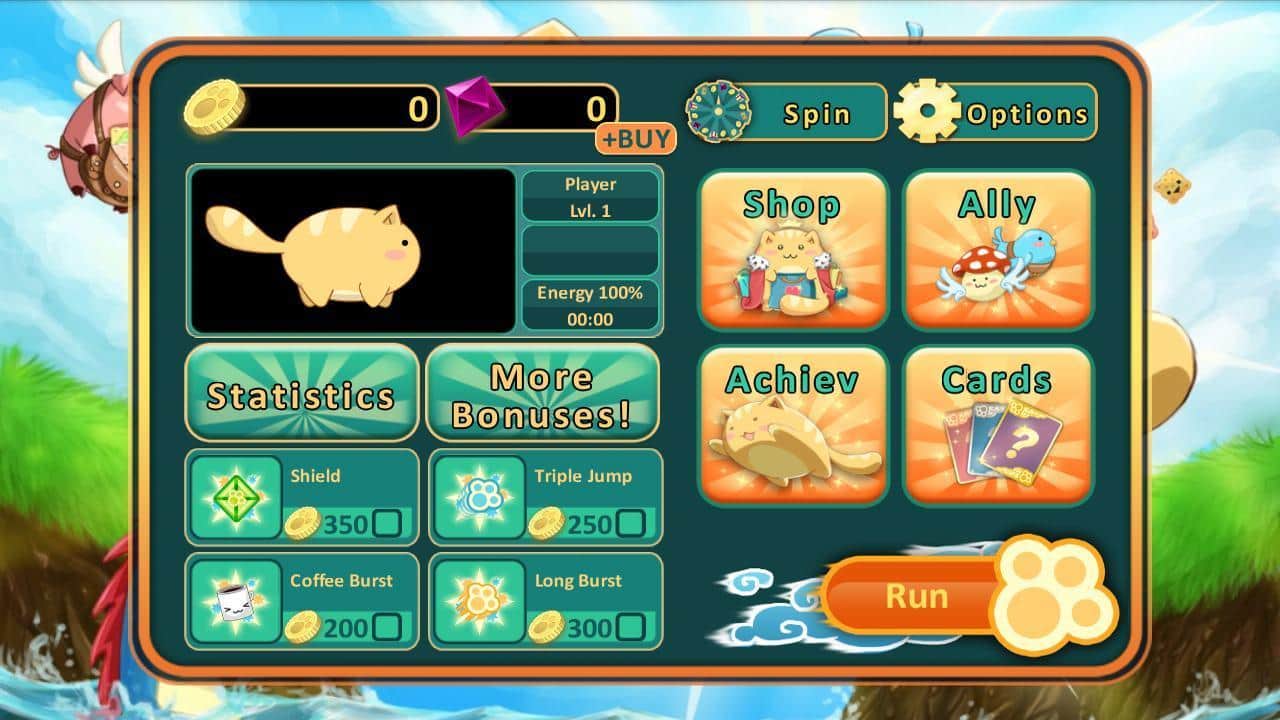
Task: Open More Bonuses!
Action: tap(542, 393)
